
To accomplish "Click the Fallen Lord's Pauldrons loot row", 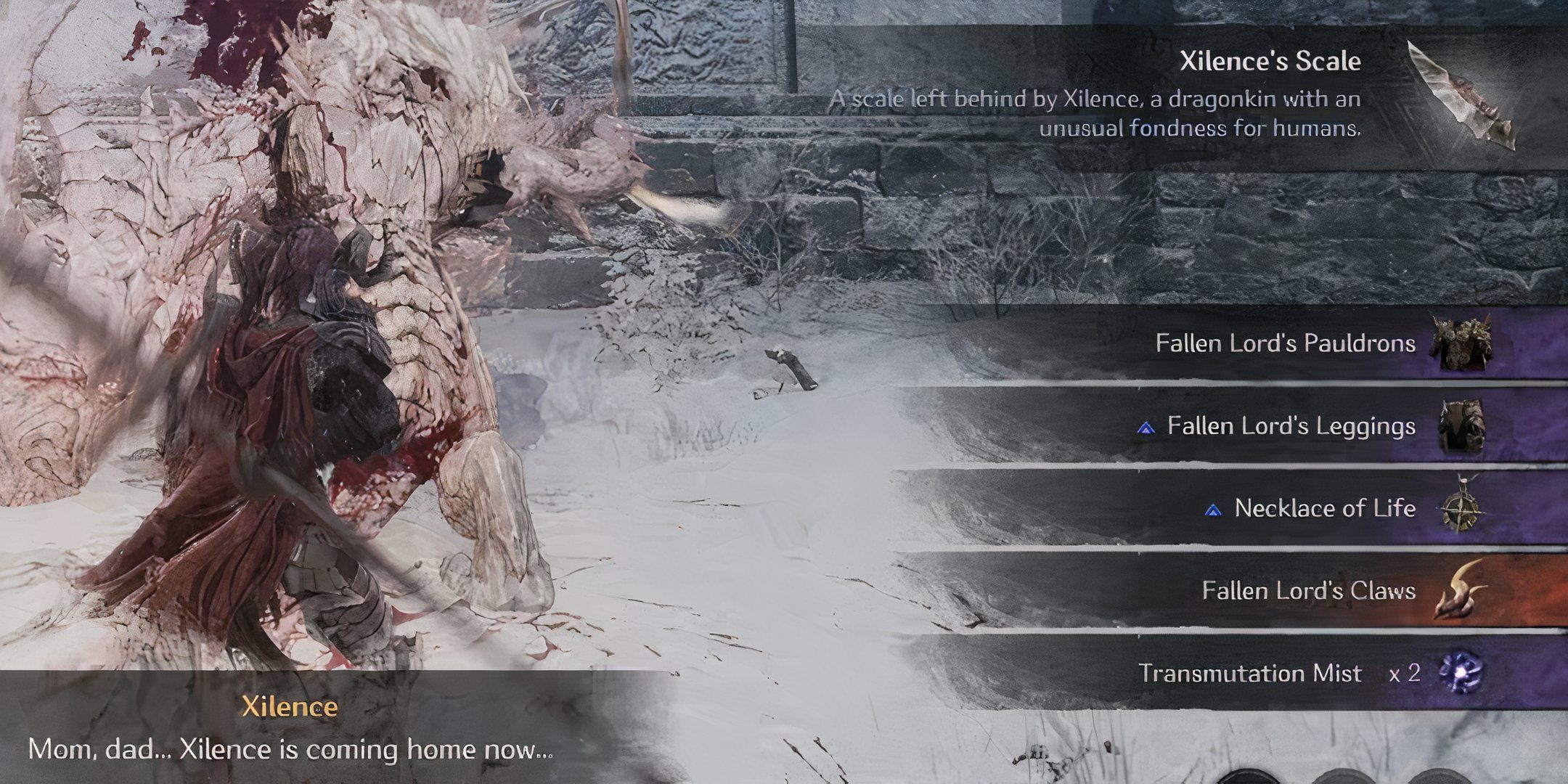I will pos(1285,343).
